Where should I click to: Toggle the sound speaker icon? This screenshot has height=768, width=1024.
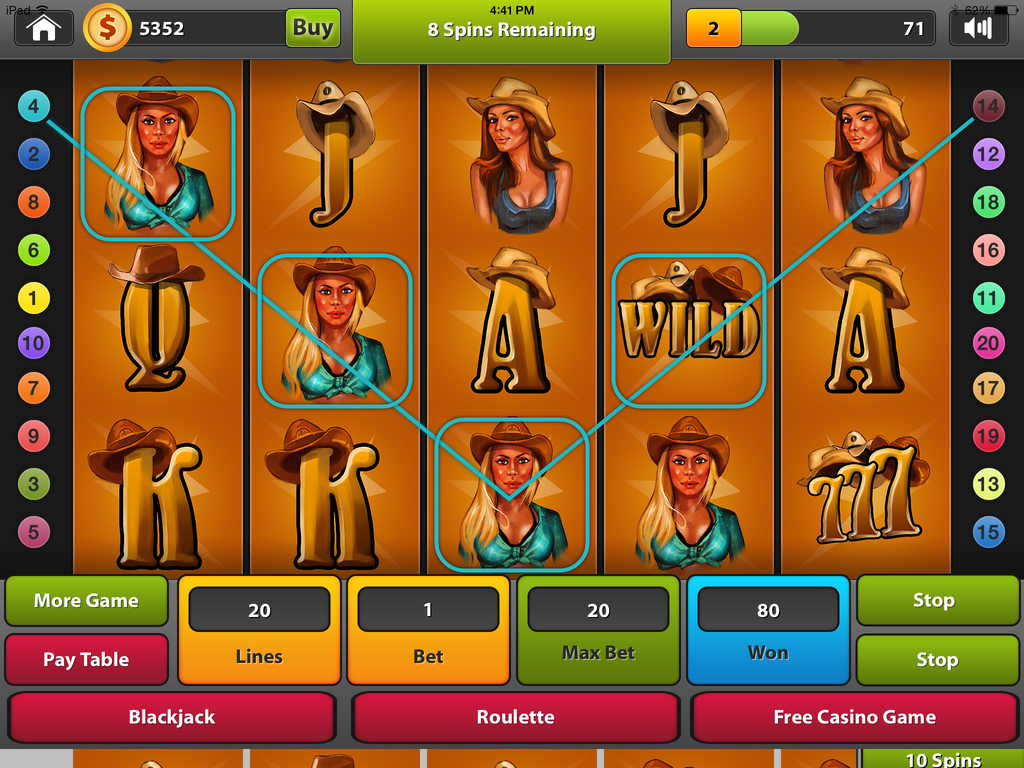point(977,28)
